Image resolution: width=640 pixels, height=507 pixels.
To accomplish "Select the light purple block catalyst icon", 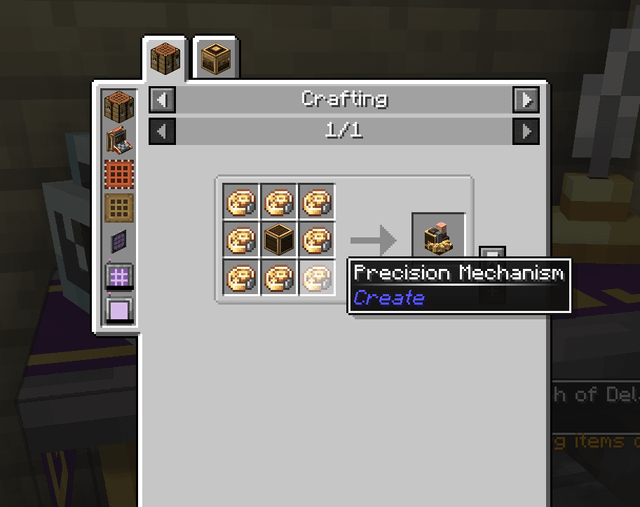I will (x=120, y=310).
